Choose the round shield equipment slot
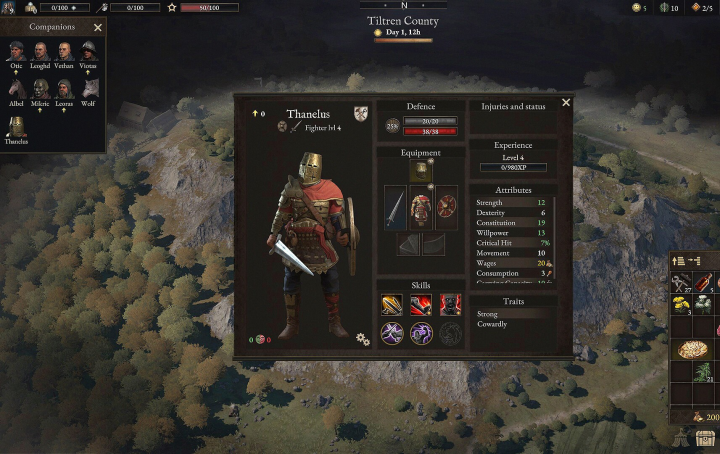 click(x=446, y=208)
